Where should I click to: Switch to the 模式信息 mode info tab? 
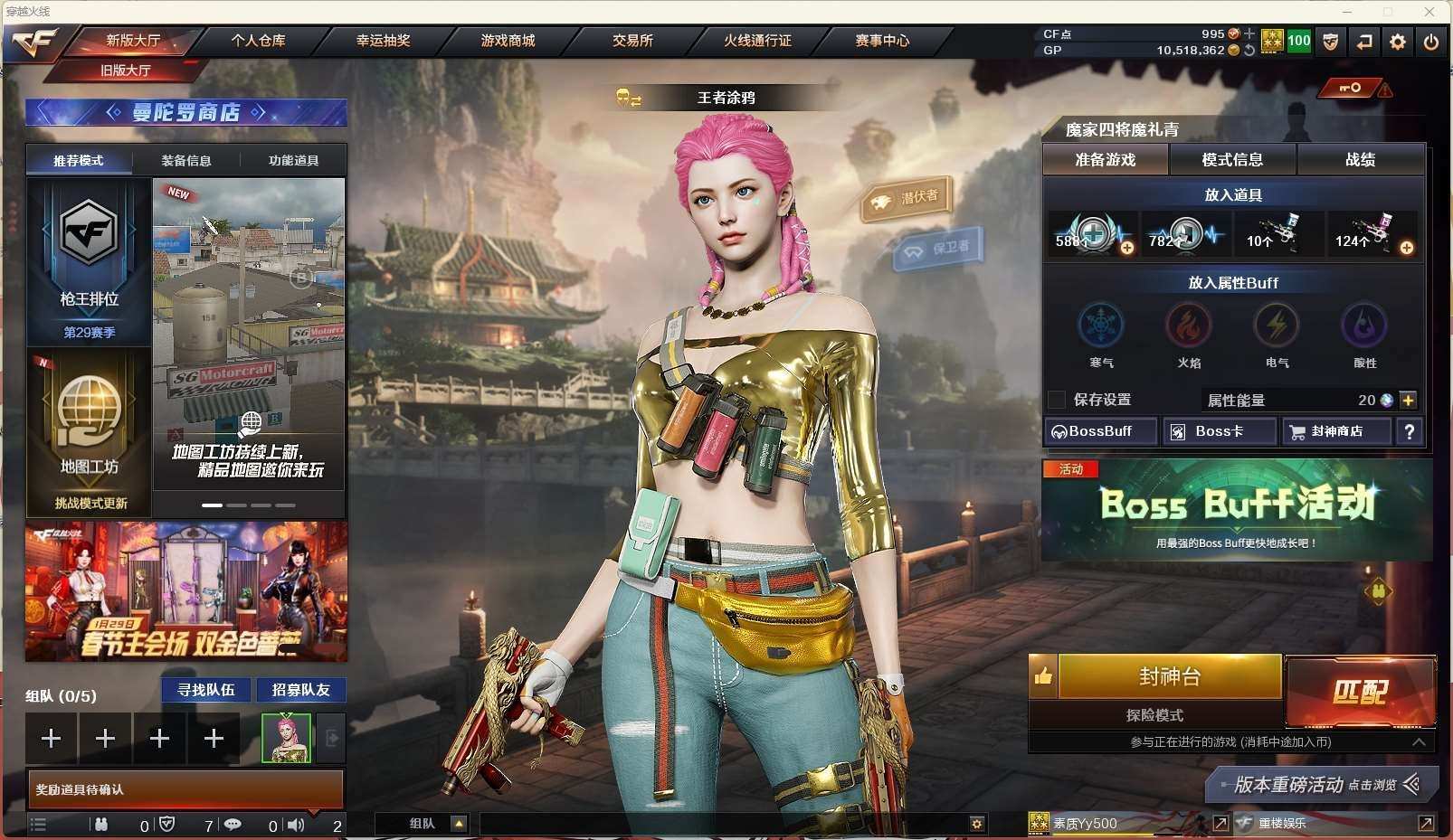pos(1232,160)
